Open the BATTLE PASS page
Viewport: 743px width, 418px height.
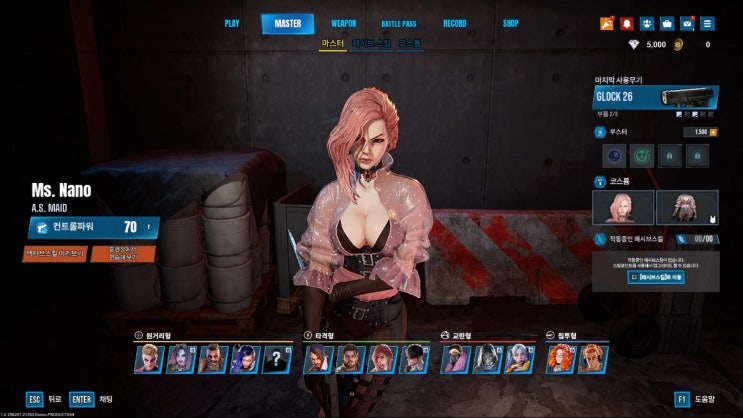pyautogui.click(x=398, y=23)
